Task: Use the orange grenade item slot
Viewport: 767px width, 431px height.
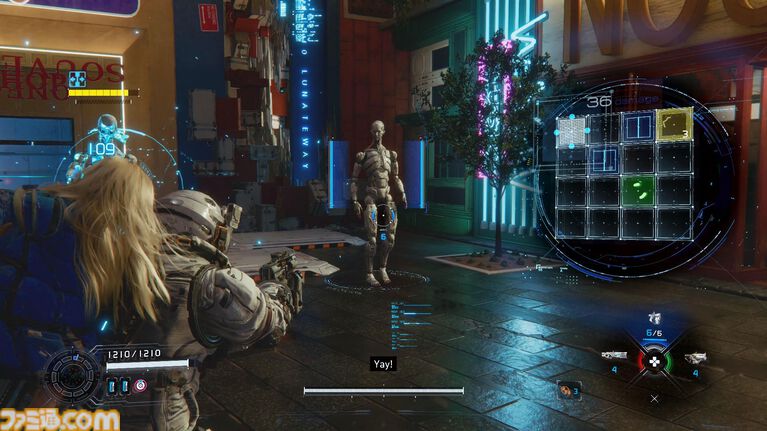Action: point(569,390)
